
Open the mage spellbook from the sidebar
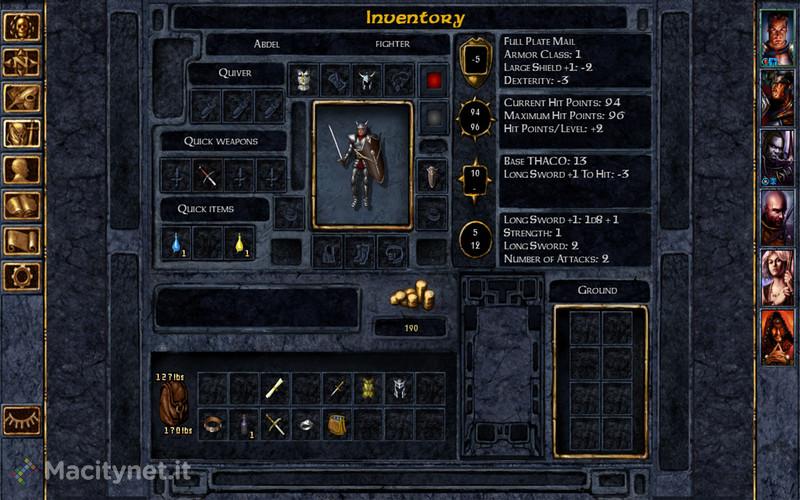coord(22,206)
